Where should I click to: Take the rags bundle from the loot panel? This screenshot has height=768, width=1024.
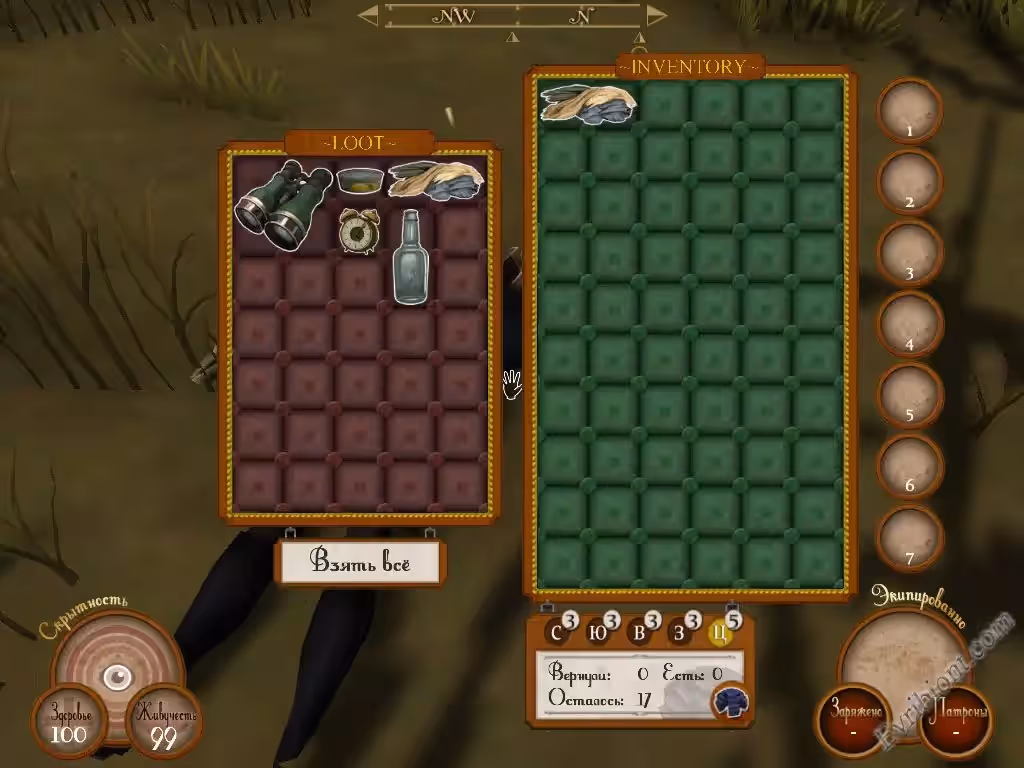click(435, 179)
